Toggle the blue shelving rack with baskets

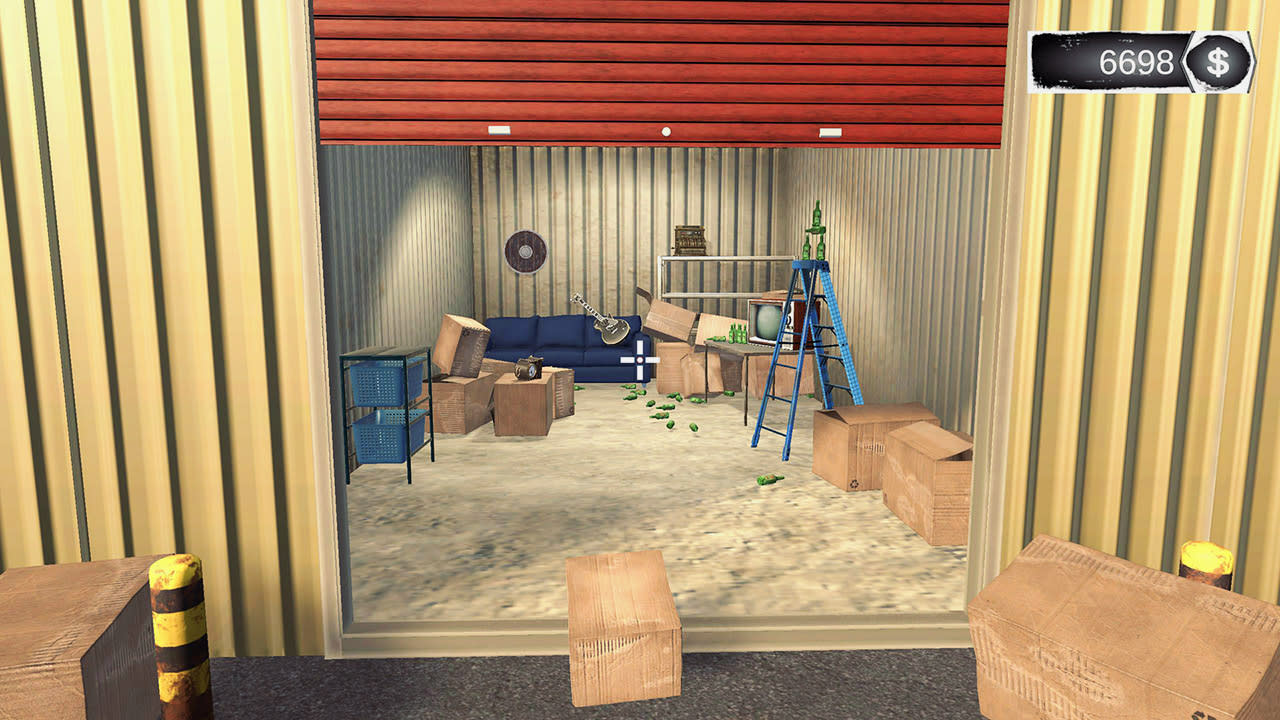pyautogui.click(x=385, y=410)
